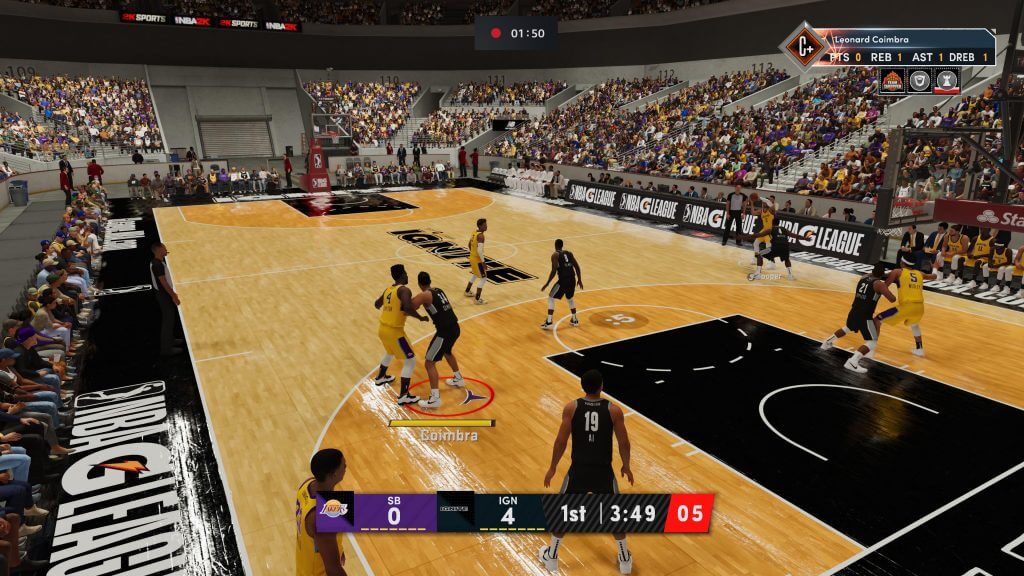Image resolution: width=1024 pixels, height=576 pixels.
Task: Select the chess rook badge icon
Action: (946, 81)
